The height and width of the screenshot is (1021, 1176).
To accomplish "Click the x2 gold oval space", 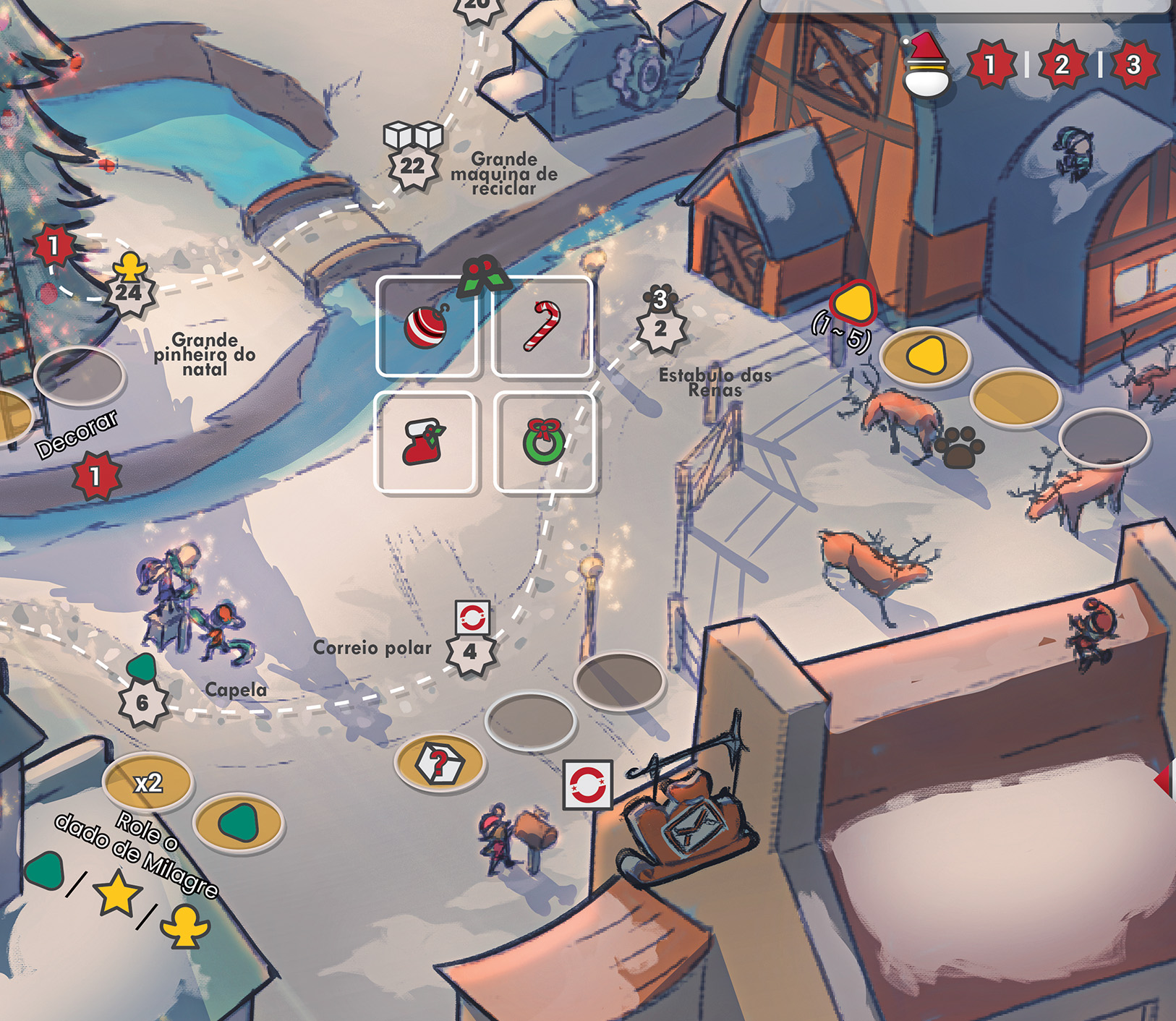I will [148, 783].
